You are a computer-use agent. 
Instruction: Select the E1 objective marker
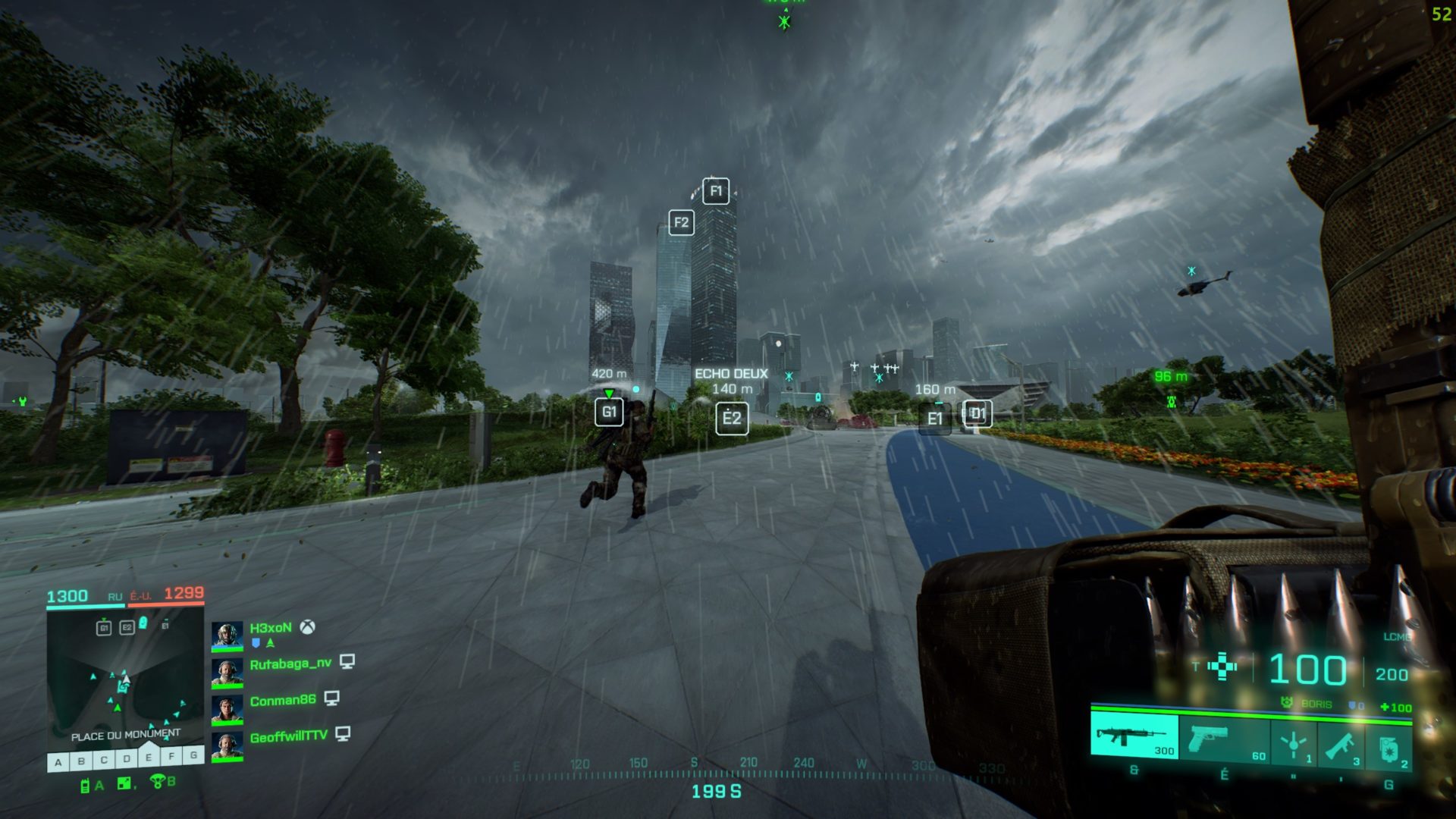[x=934, y=419]
